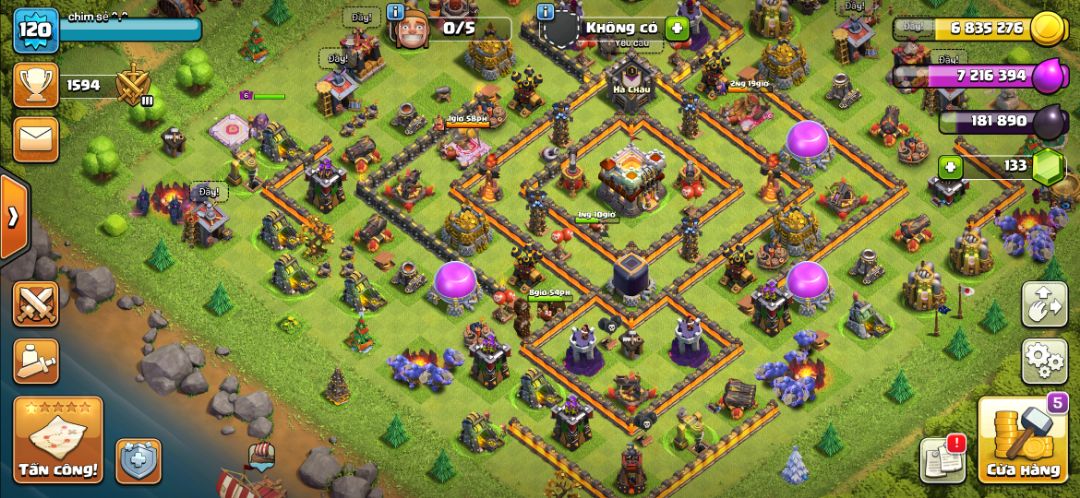1080x498 pixels.
Task: Add a shield with the green plus
Action: coord(677,28)
